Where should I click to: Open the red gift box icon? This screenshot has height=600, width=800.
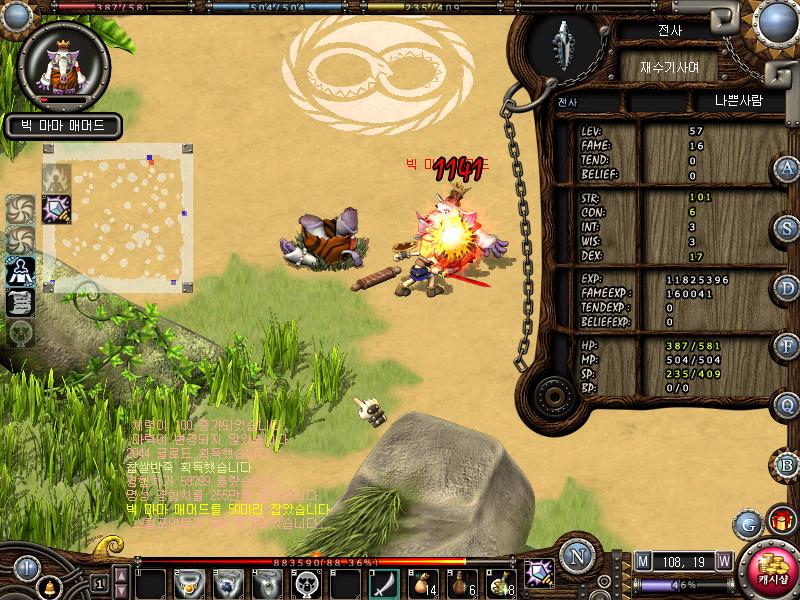coord(778,520)
